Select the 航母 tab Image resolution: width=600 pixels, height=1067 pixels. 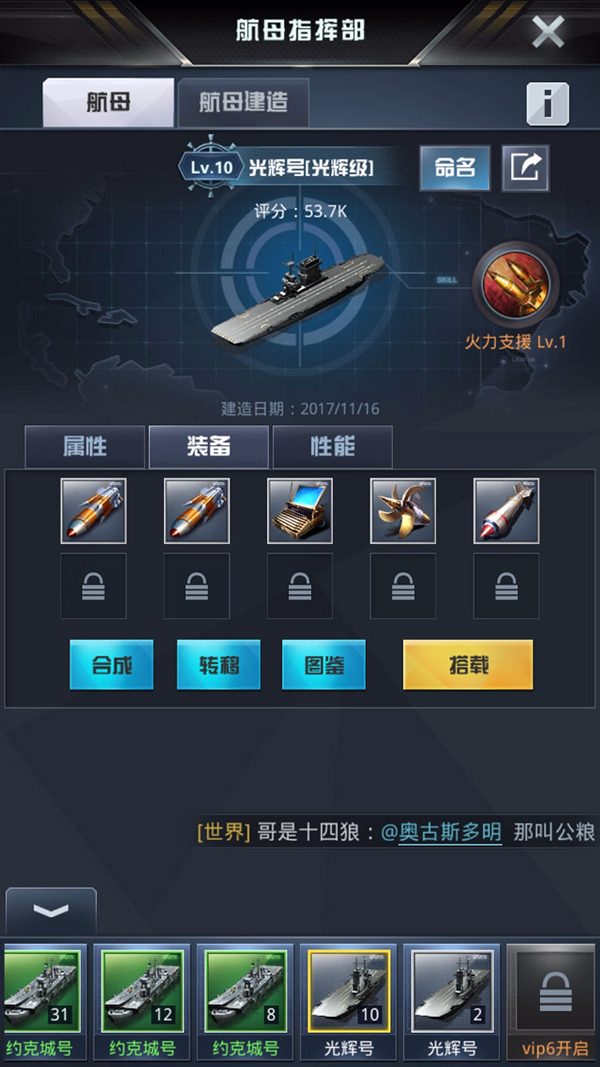[108, 102]
